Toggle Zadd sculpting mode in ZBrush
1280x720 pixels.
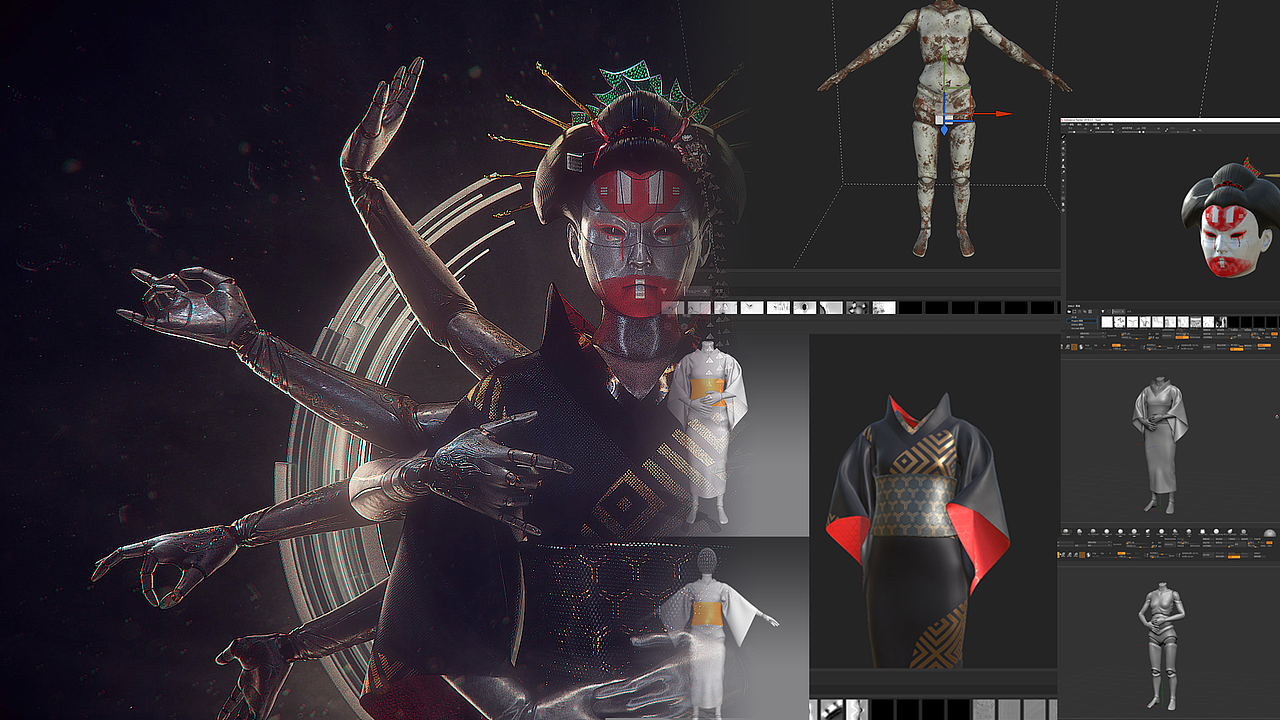(1121, 553)
